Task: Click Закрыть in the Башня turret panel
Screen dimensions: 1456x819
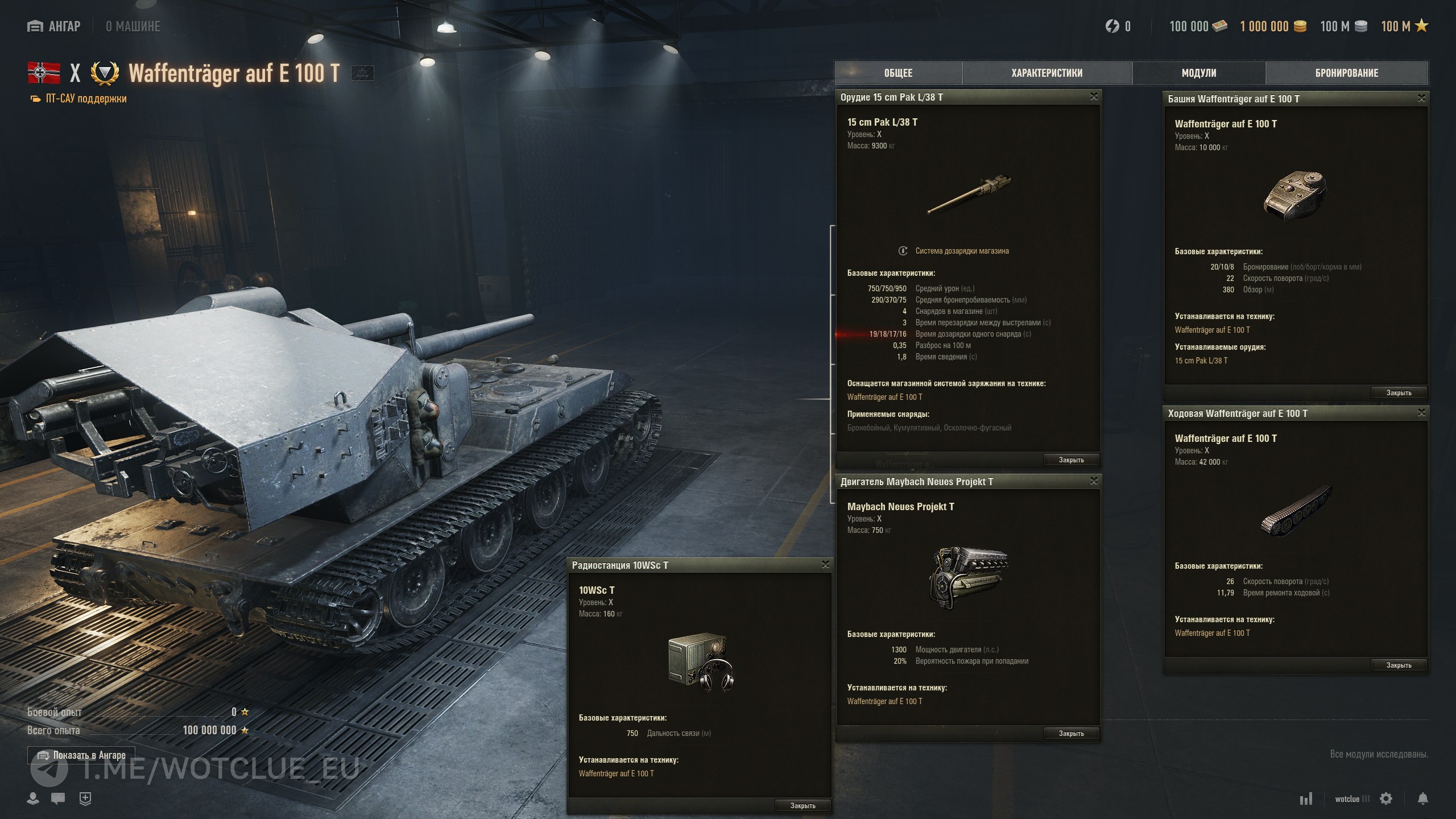Action: click(1399, 392)
